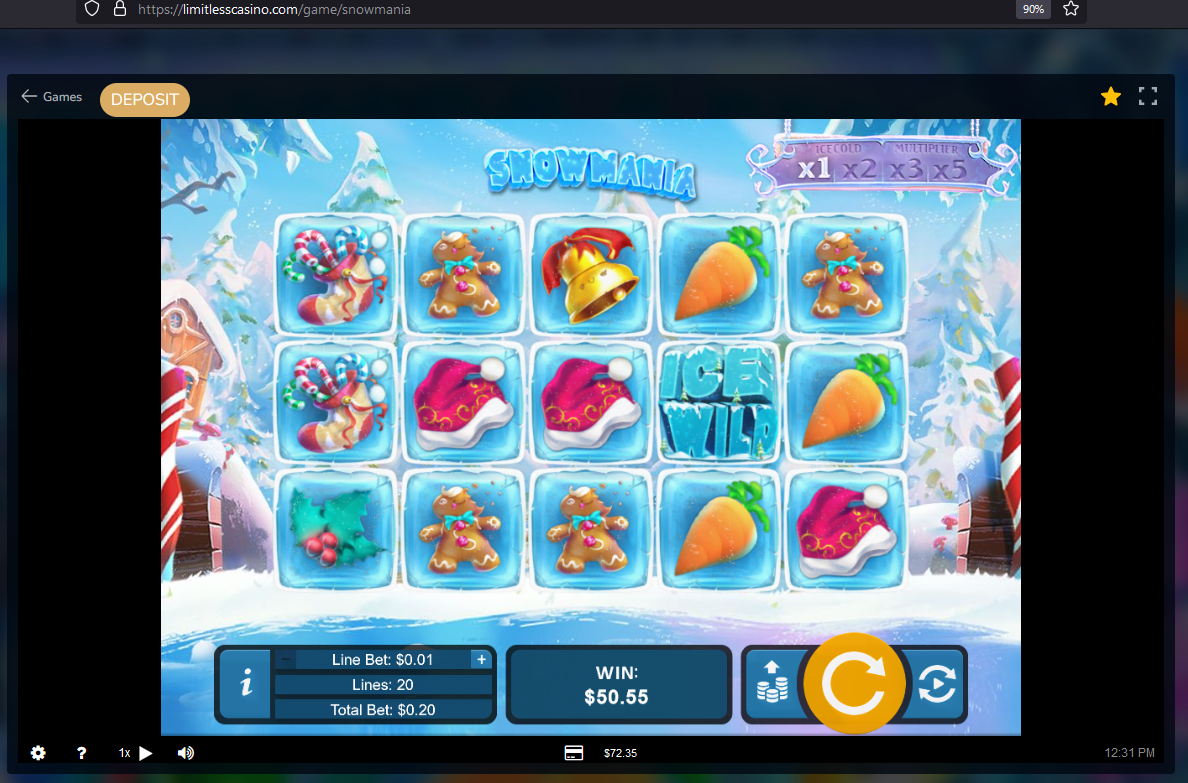
Task: Bookmark this page in the browser
Action: coord(1071,9)
